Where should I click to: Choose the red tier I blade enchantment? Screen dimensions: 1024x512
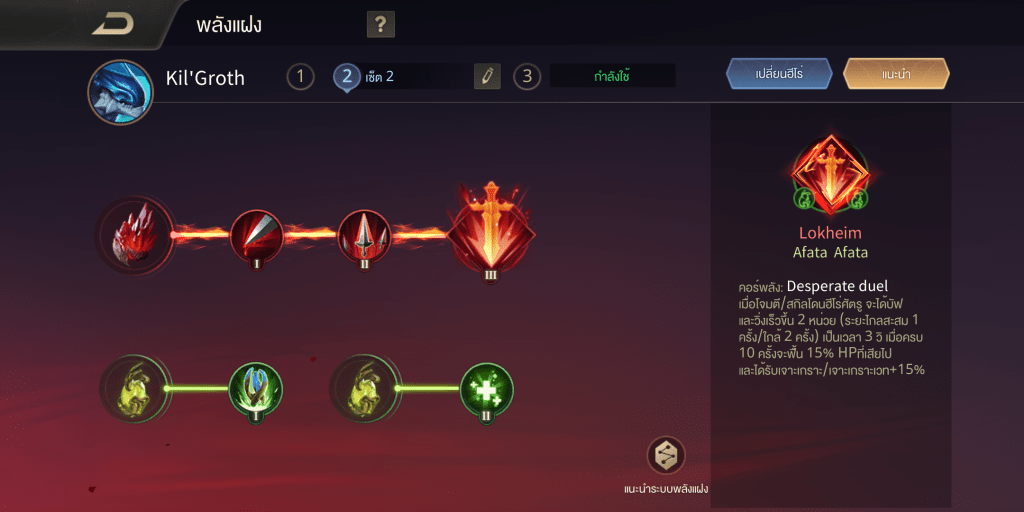click(x=256, y=236)
